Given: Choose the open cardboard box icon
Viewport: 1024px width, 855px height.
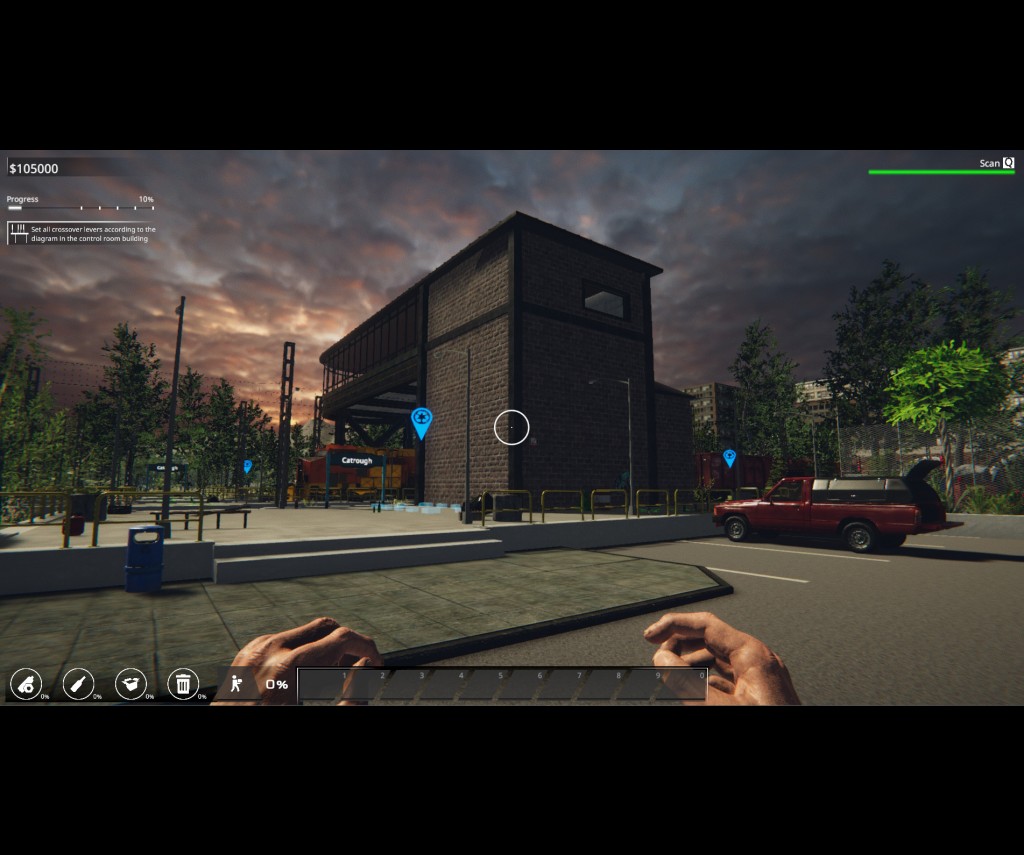Looking at the screenshot, I should click(131, 684).
